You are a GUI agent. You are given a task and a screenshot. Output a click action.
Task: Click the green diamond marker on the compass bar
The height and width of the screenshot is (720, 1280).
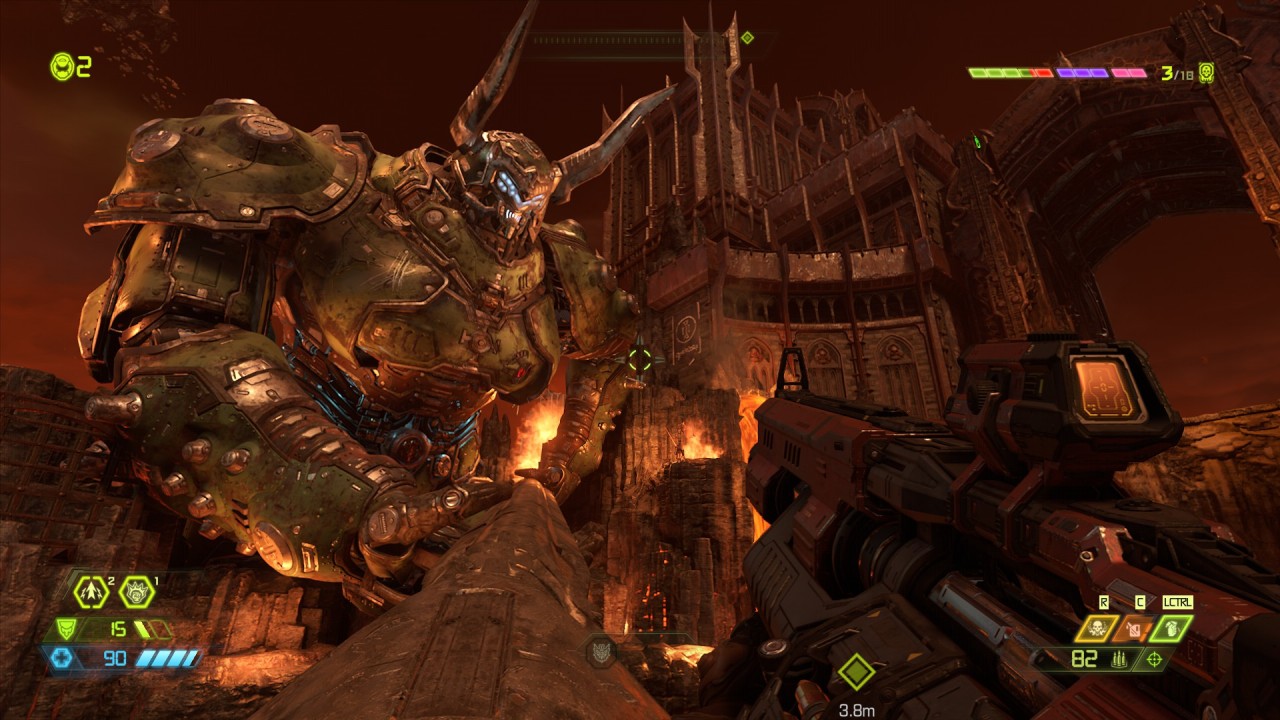747,38
